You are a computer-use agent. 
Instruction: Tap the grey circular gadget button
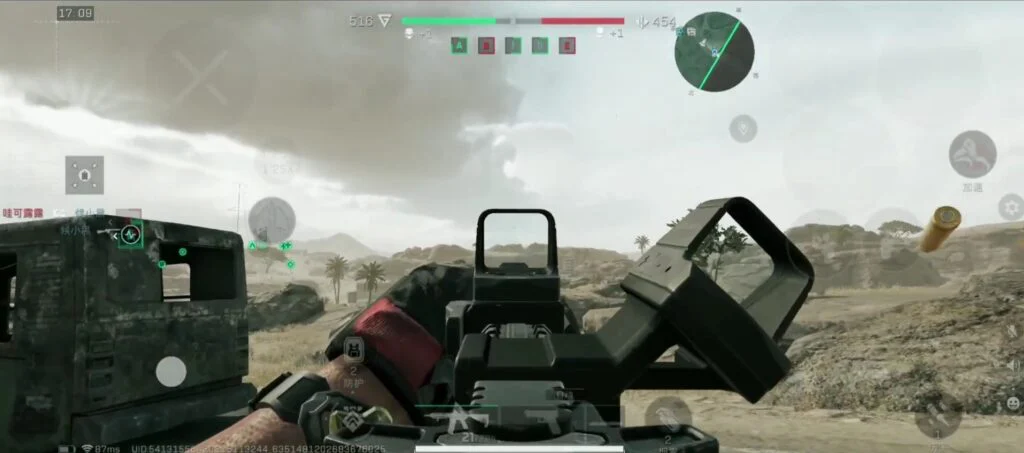click(x=271, y=220)
